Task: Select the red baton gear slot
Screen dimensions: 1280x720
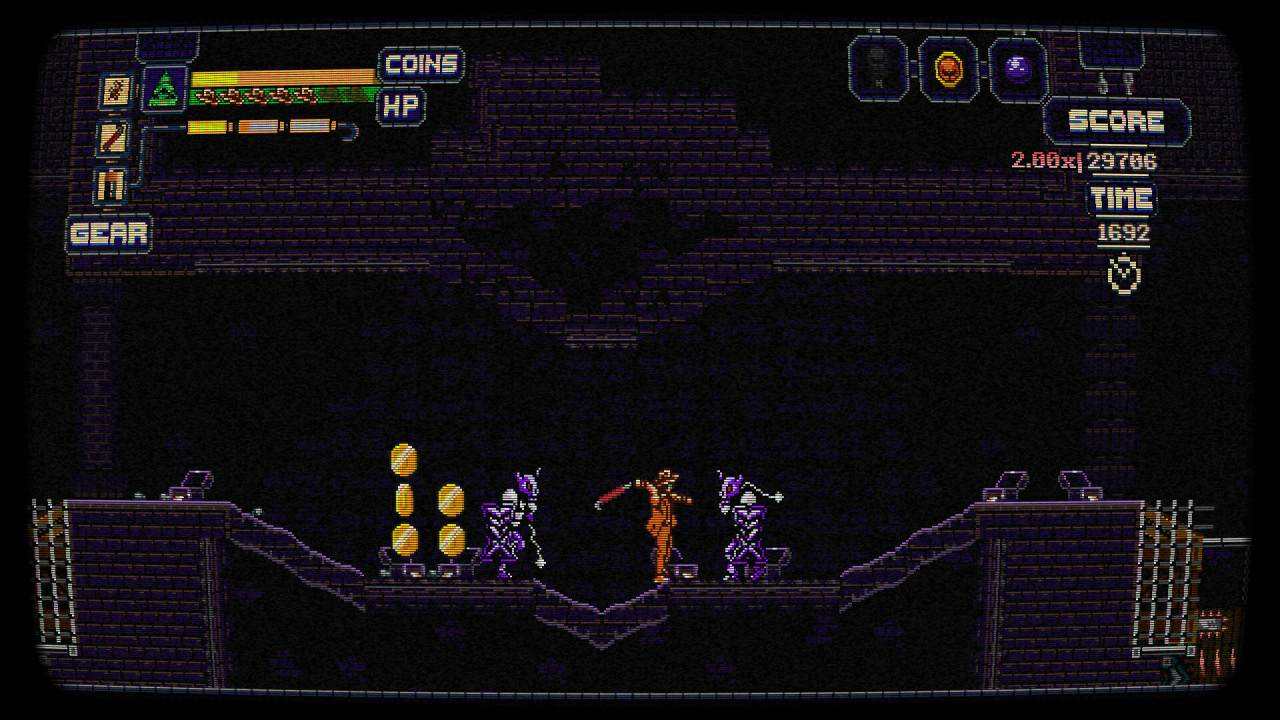Action: [x=114, y=138]
